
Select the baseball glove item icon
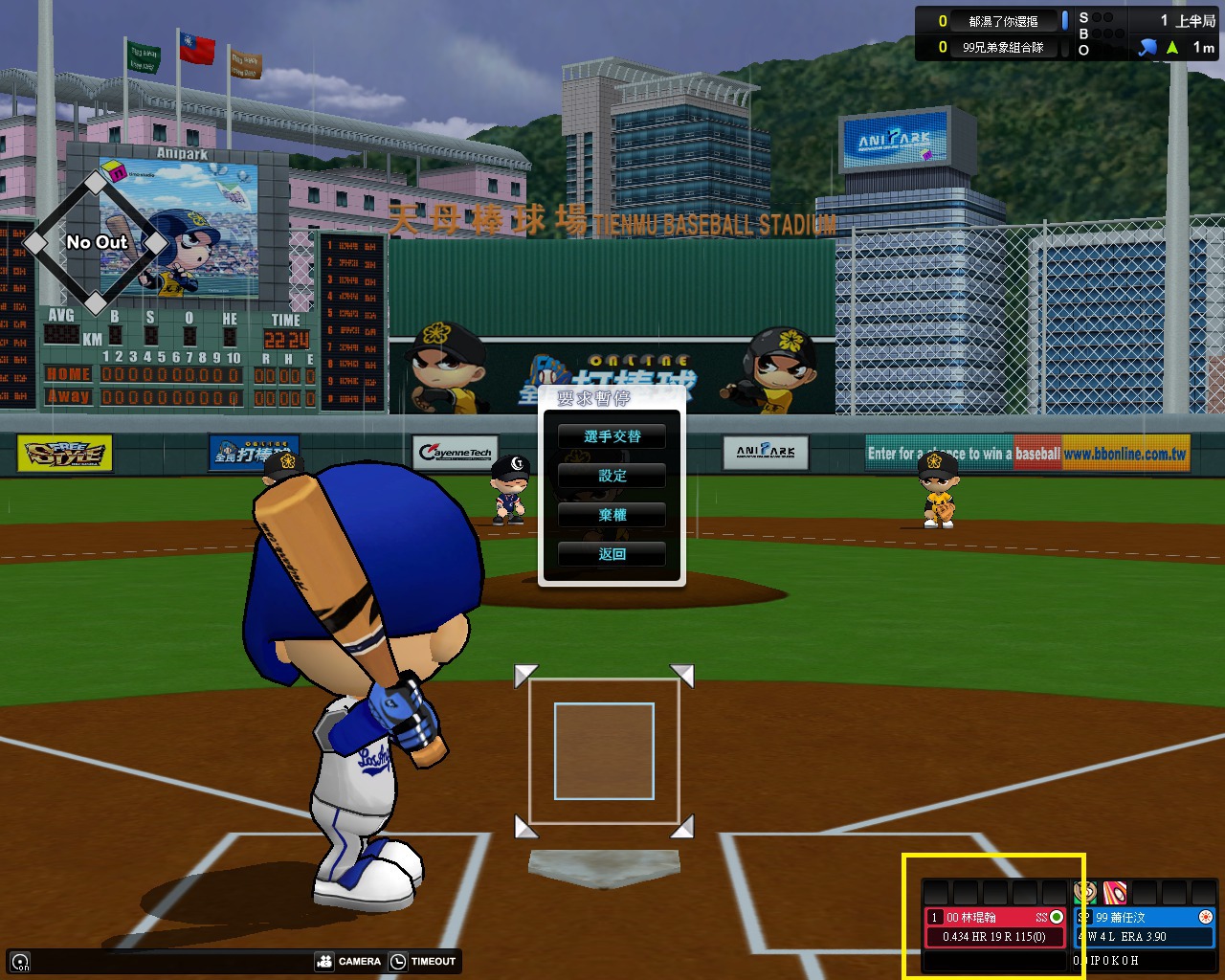click(x=1085, y=893)
